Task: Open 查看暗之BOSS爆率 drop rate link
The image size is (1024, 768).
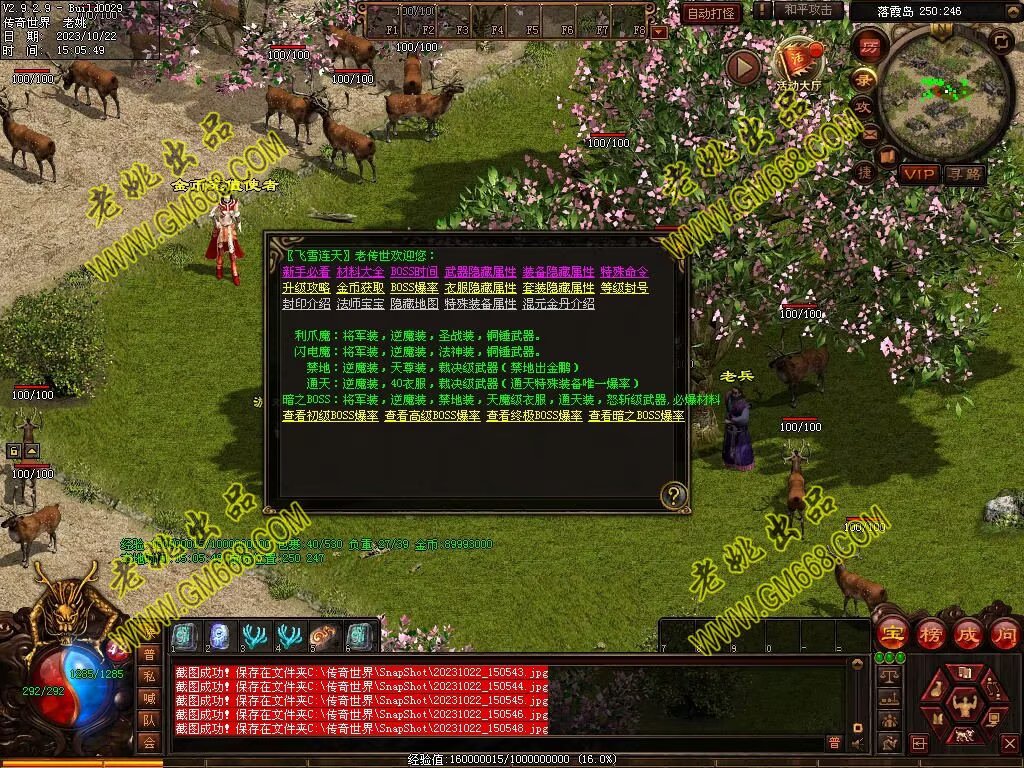Action: pyautogui.click(x=636, y=416)
